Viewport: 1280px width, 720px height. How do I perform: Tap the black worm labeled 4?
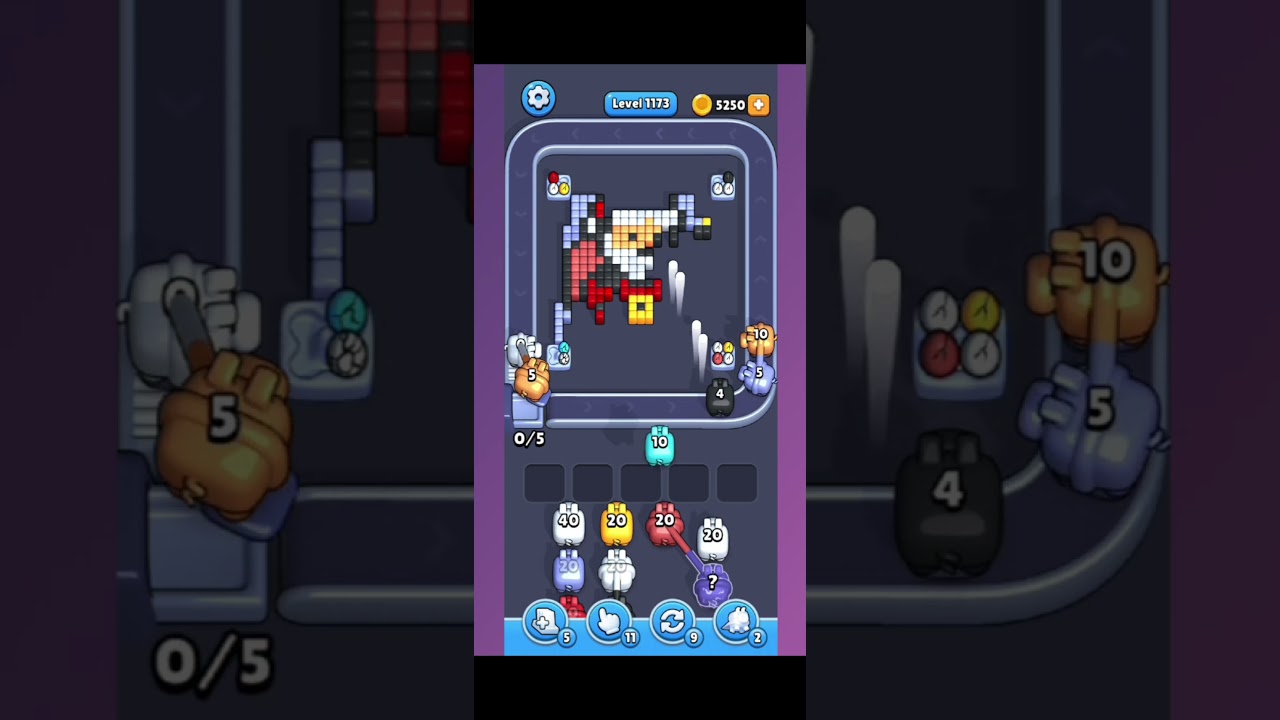pyautogui.click(x=720, y=394)
